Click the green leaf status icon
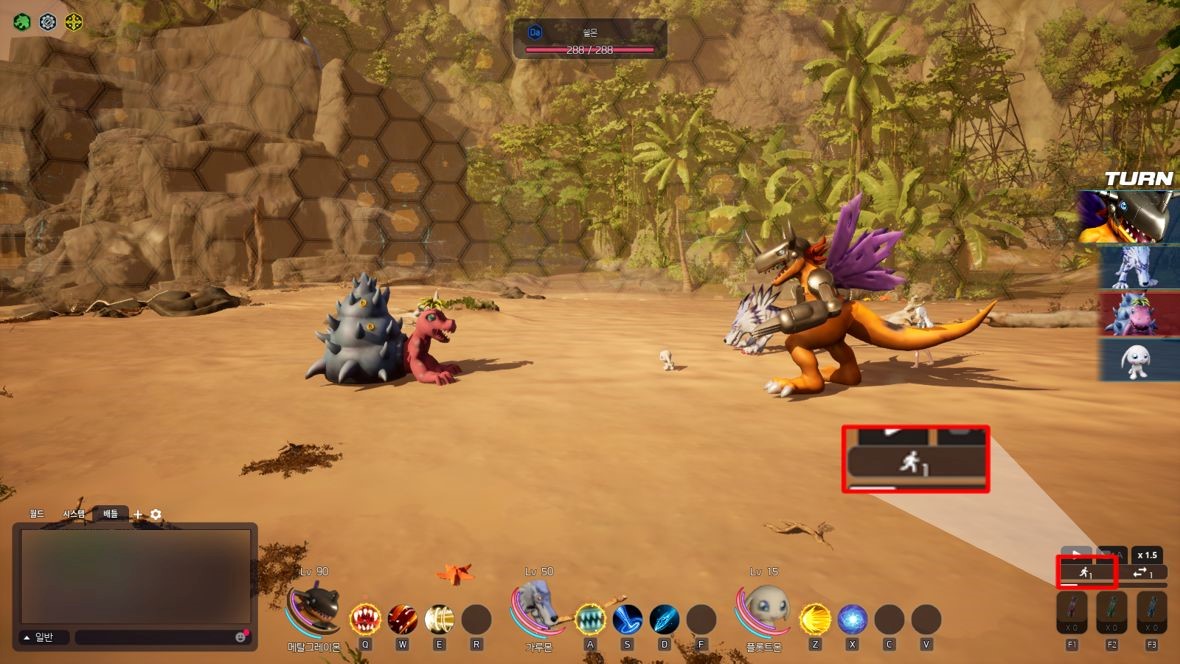The image size is (1180, 664). click(21, 21)
